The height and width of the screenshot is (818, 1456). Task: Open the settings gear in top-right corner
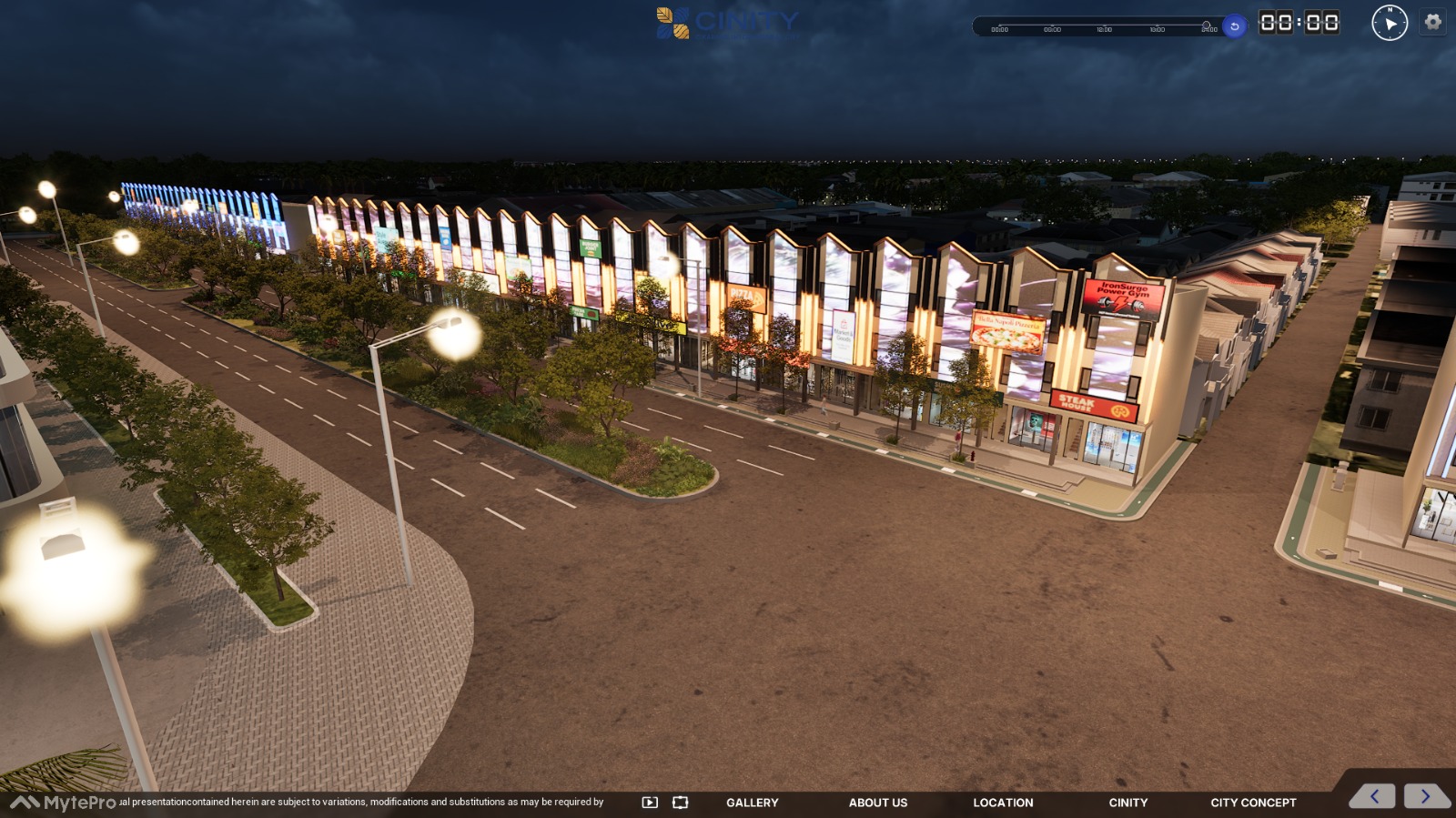[x=1433, y=23]
